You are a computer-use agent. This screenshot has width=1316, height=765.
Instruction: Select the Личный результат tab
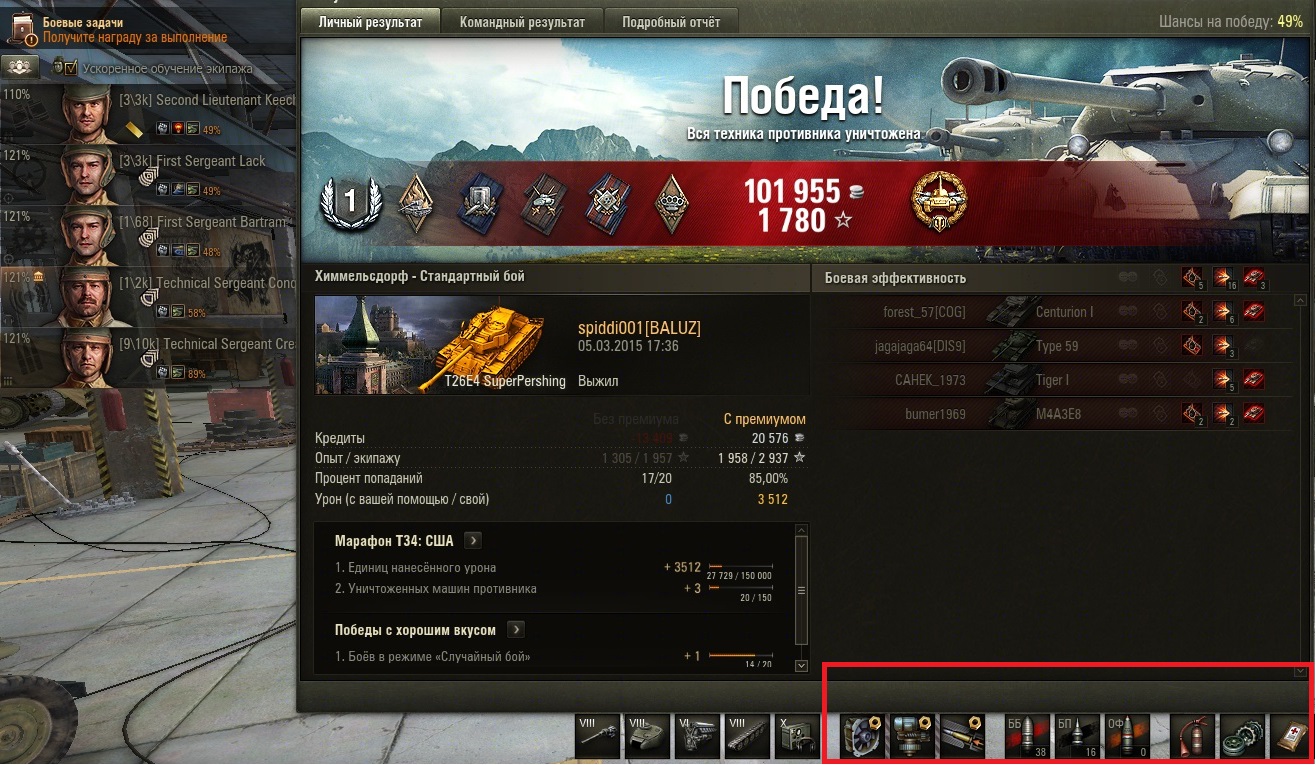[x=370, y=22]
